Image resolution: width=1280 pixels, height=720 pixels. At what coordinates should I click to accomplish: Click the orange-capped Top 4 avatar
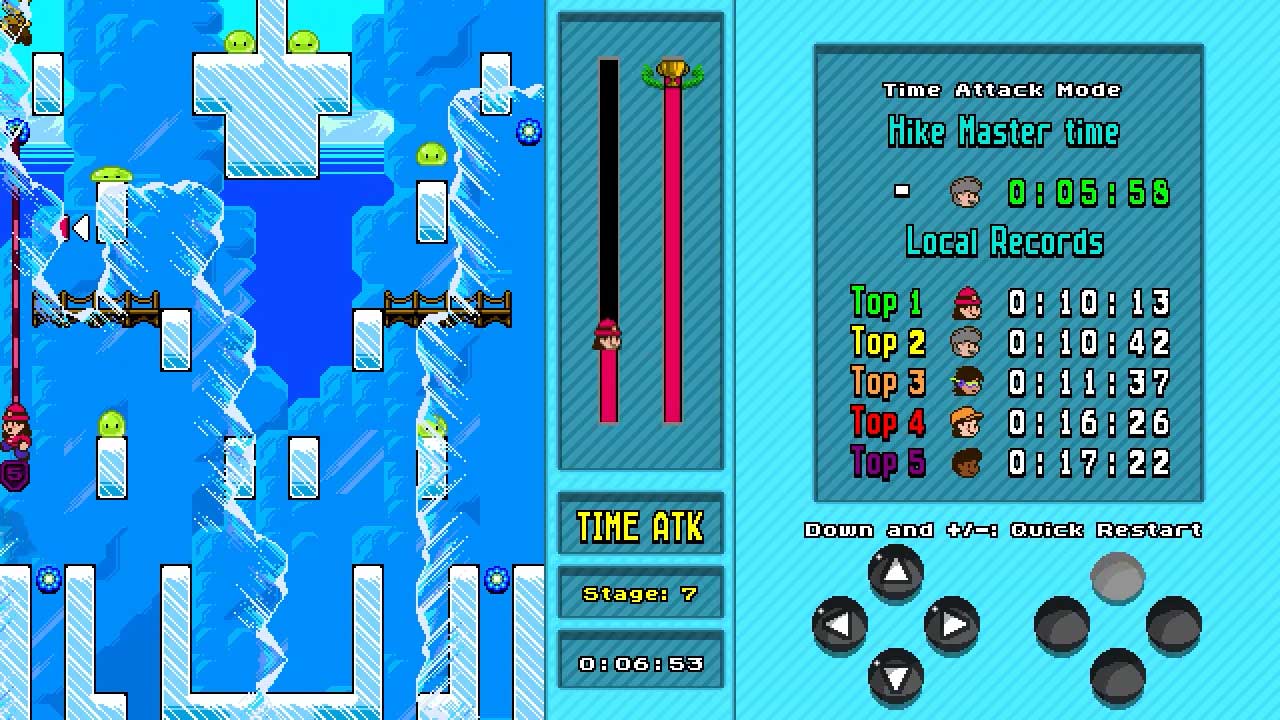(966, 423)
